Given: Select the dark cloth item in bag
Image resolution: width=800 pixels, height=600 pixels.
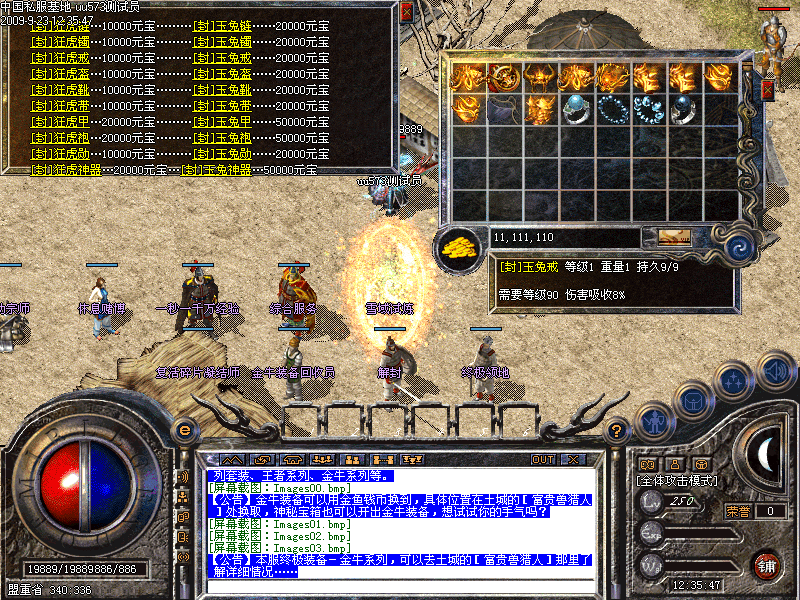Looking at the screenshot, I should (503, 108).
